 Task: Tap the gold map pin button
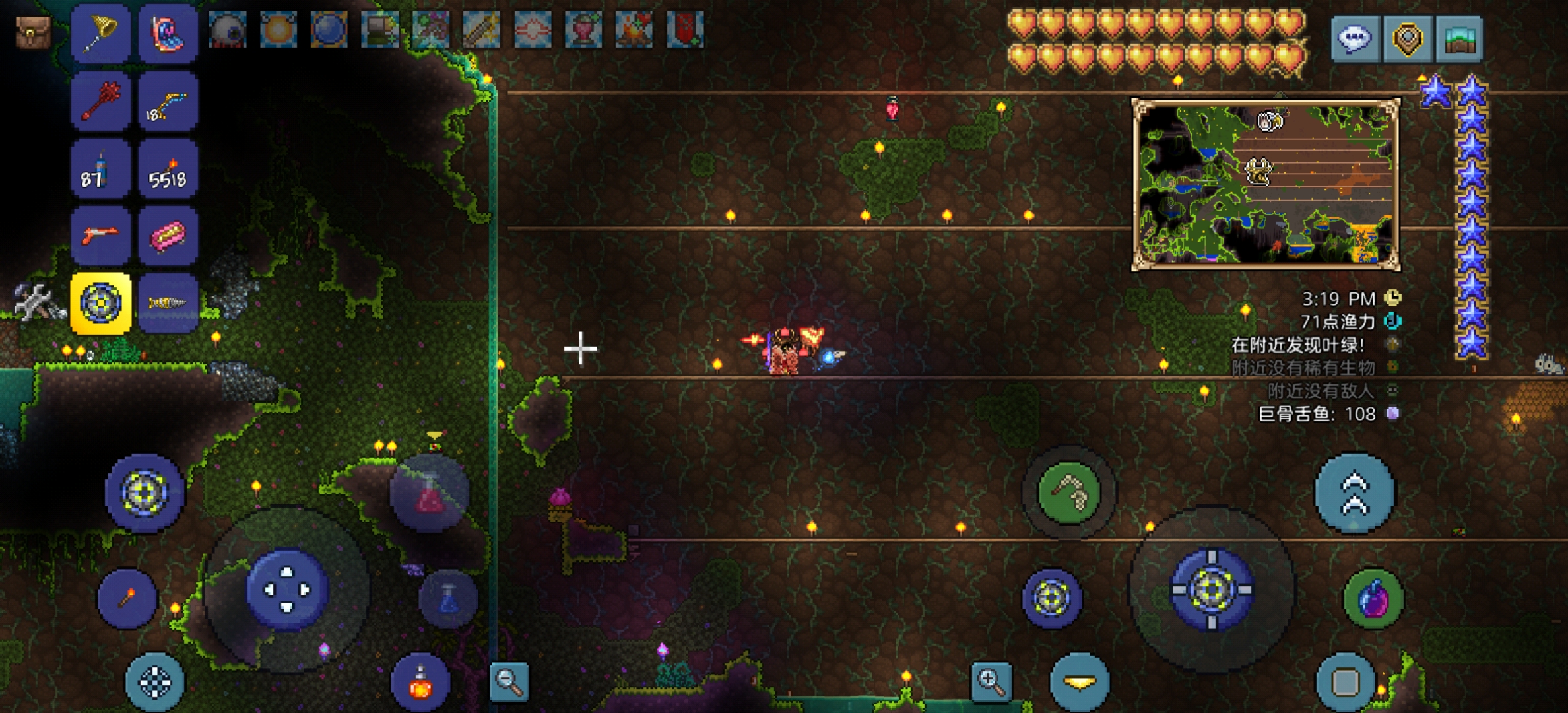(x=1406, y=39)
